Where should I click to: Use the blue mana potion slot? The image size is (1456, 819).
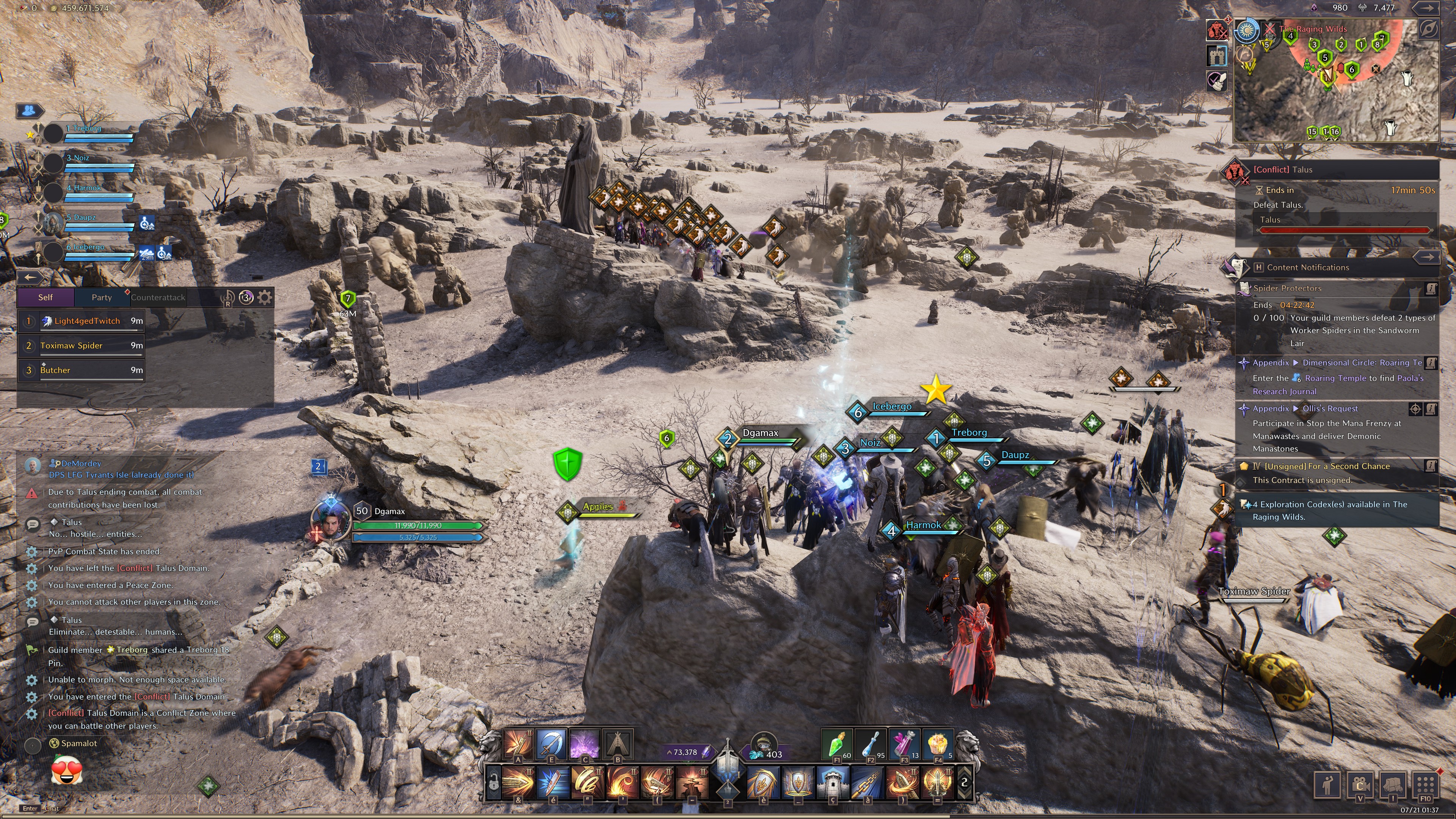[870, 744]
